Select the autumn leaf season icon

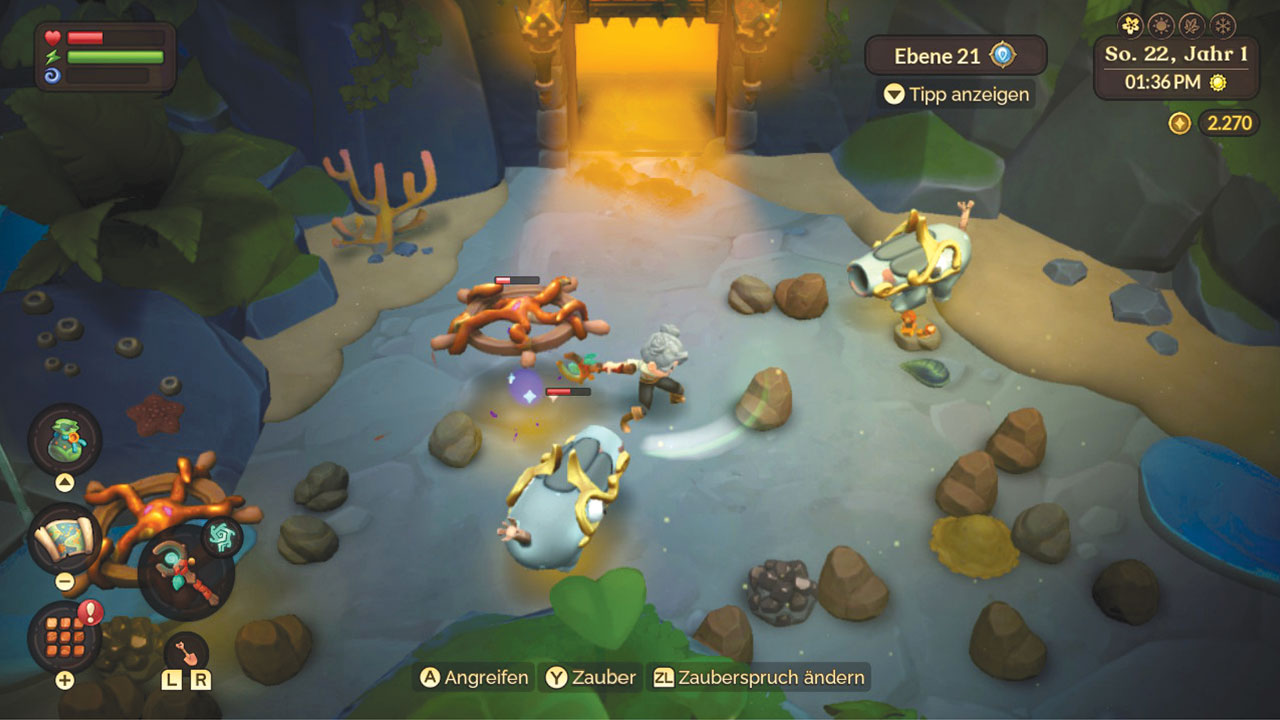[x=1192, y=24]
